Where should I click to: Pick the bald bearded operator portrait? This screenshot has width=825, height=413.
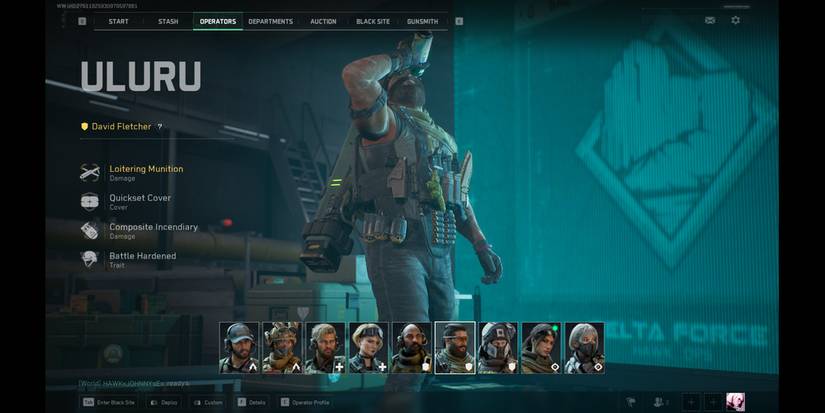[411, 347]
